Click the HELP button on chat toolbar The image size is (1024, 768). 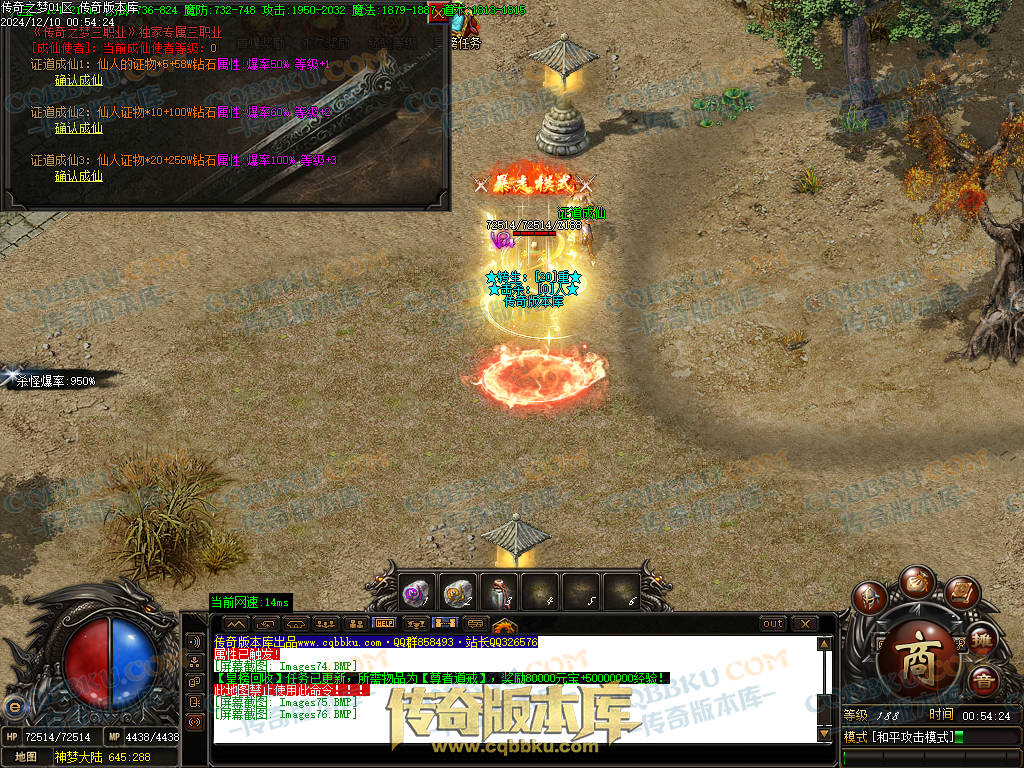(385, 623)
